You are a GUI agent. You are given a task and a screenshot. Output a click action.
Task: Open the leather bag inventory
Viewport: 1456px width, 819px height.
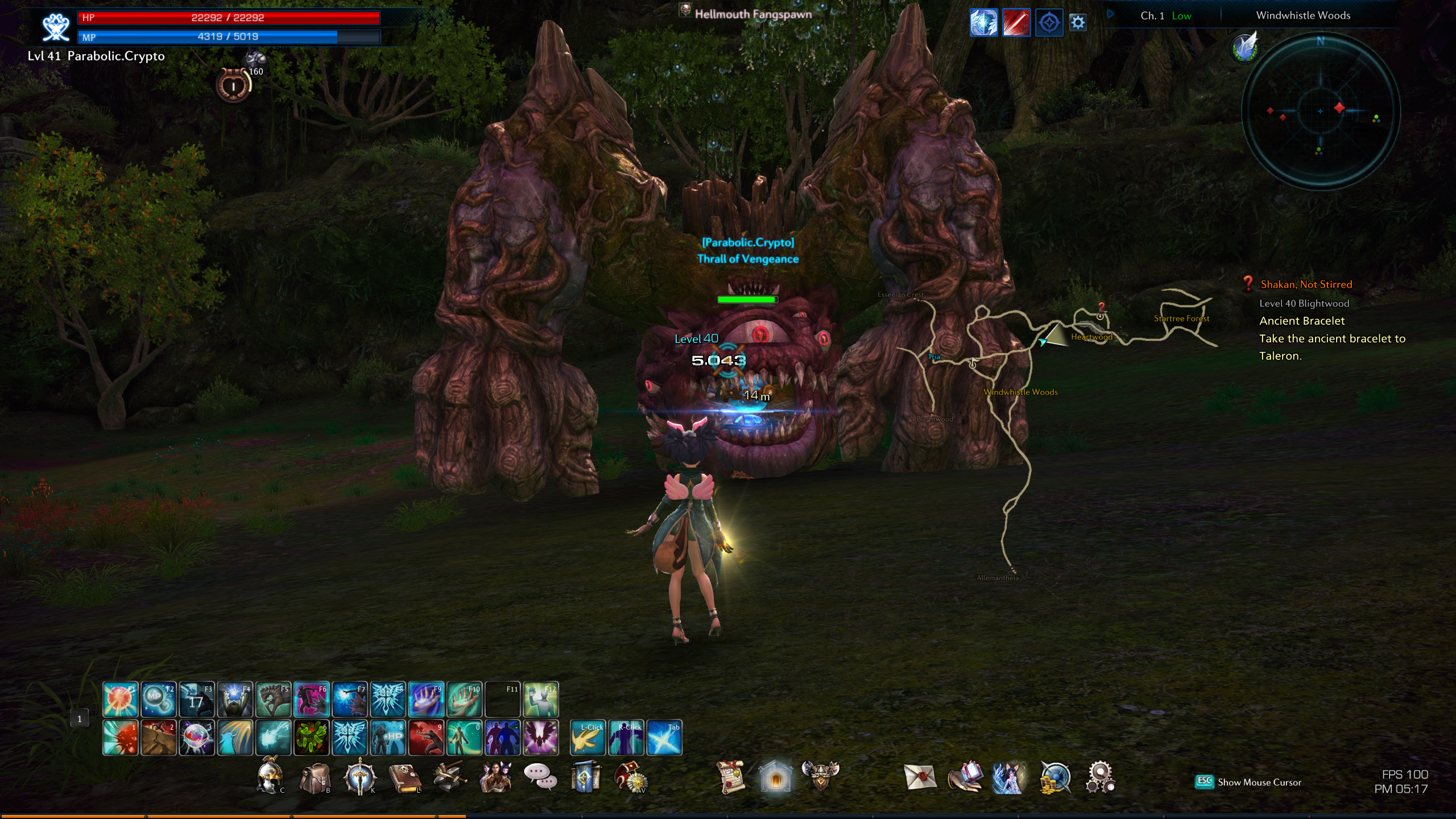(315, 777)
